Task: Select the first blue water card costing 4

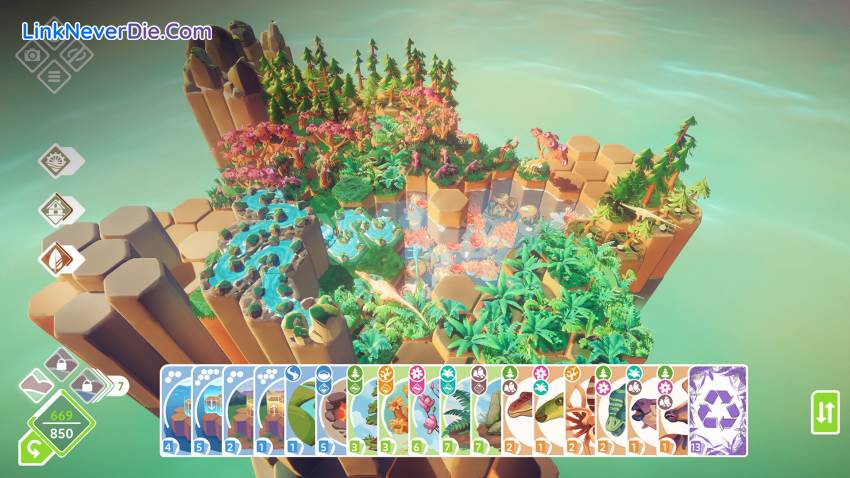Action: [x=175, y=412]
